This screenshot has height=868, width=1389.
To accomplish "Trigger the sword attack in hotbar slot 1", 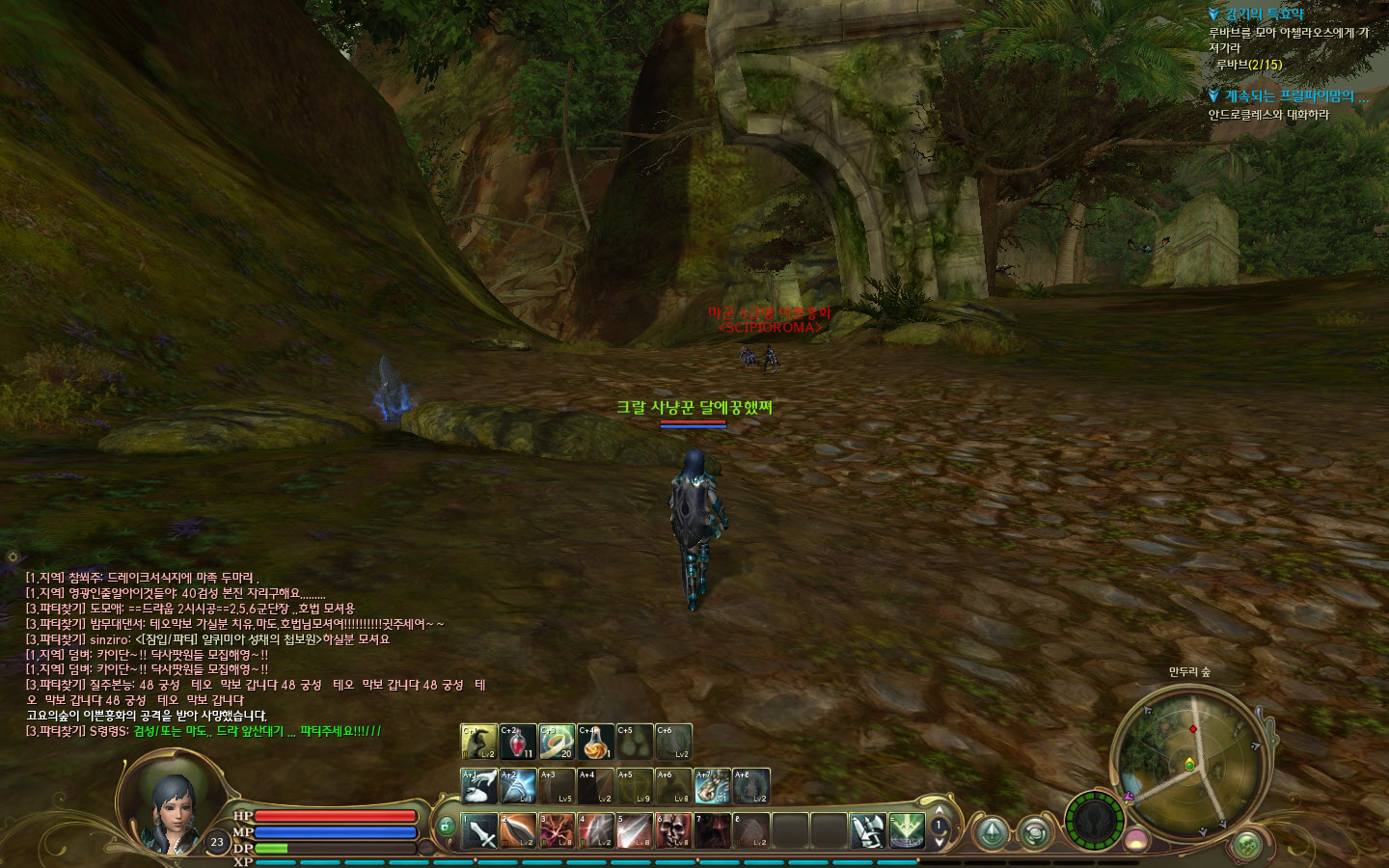I will [479, 830].
